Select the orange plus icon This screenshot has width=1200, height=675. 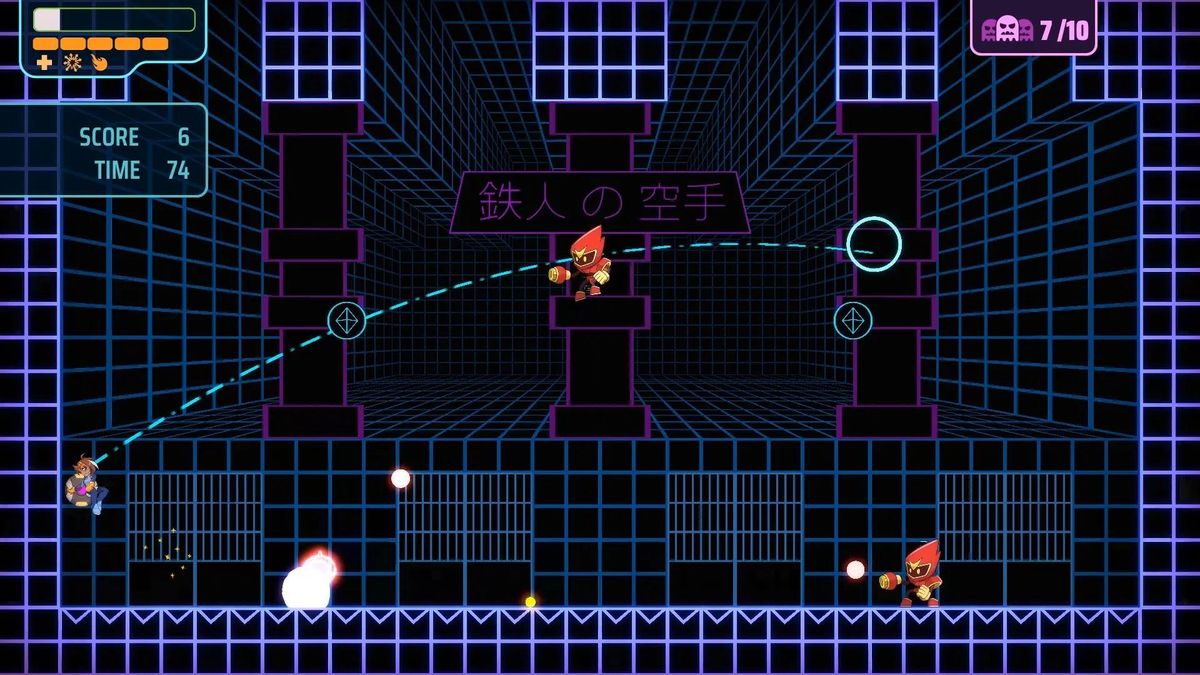click(44, 62)
